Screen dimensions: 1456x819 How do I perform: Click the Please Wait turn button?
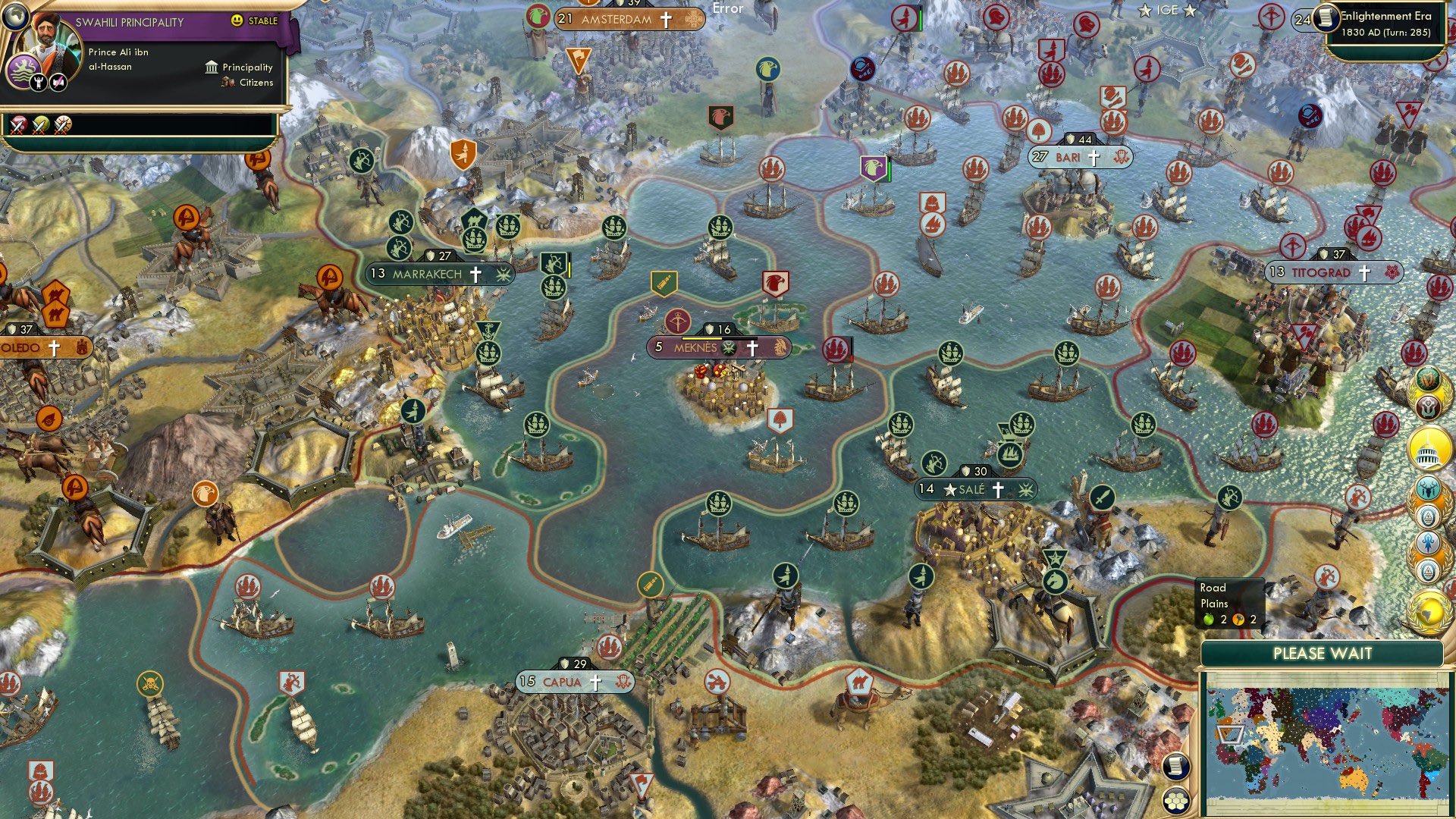tap(1322, 654)
